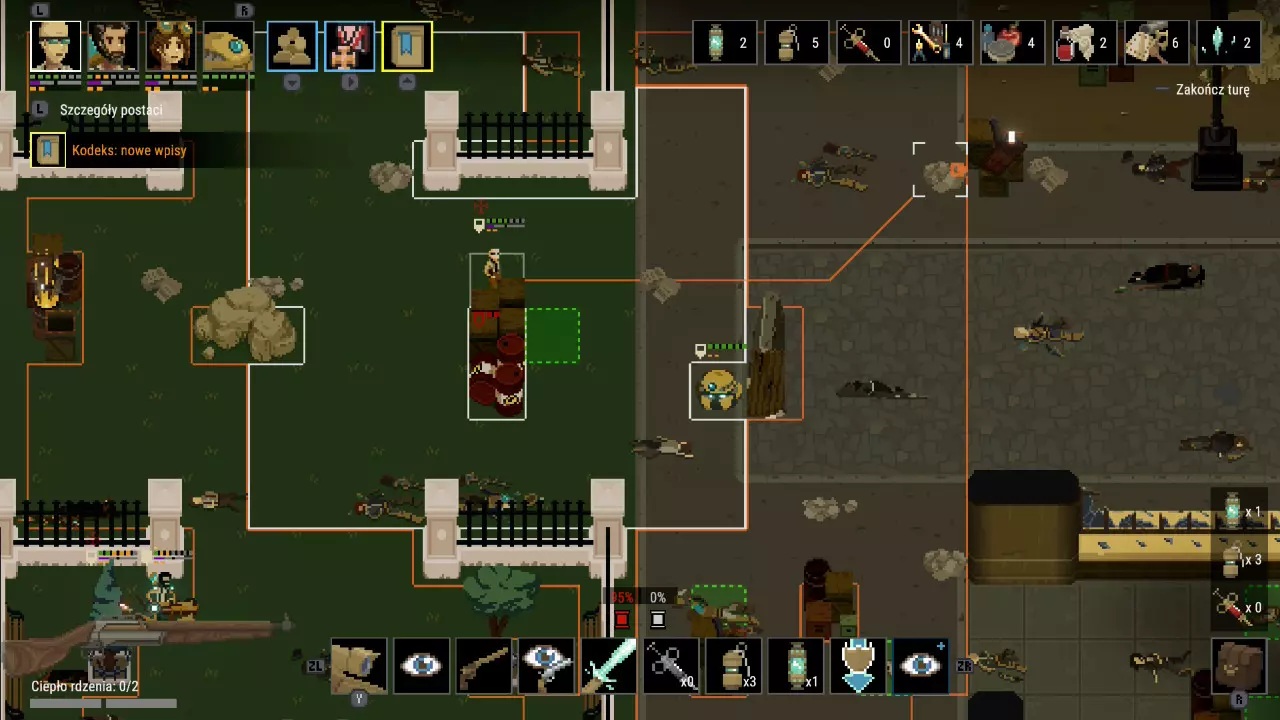The height and width of the screenshot is (720, 1280).
Task: Activate the shield with down arrow ability
Action: tap(858, 665)
